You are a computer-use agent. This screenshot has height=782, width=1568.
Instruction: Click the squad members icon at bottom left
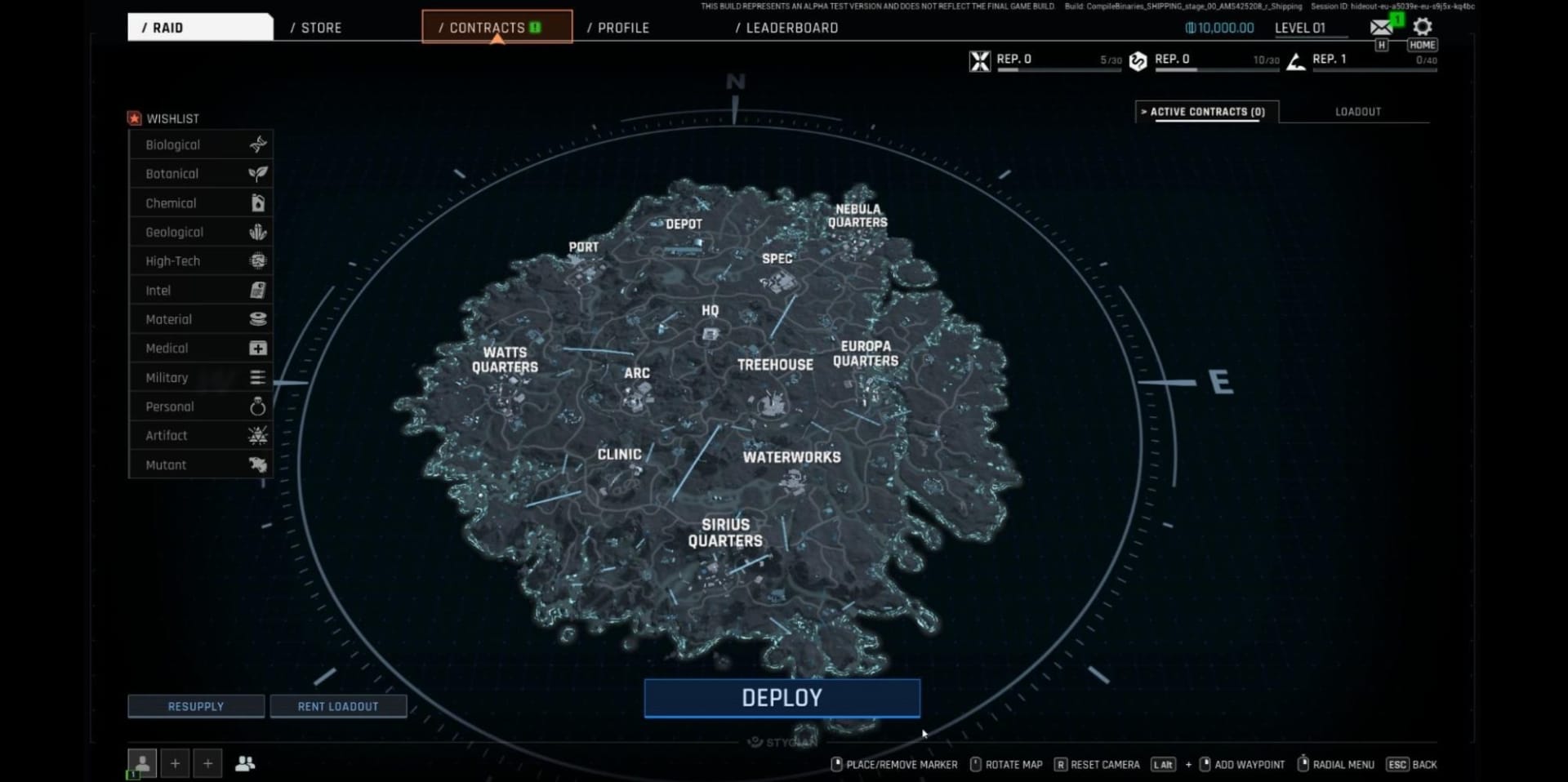coord(246,762)
